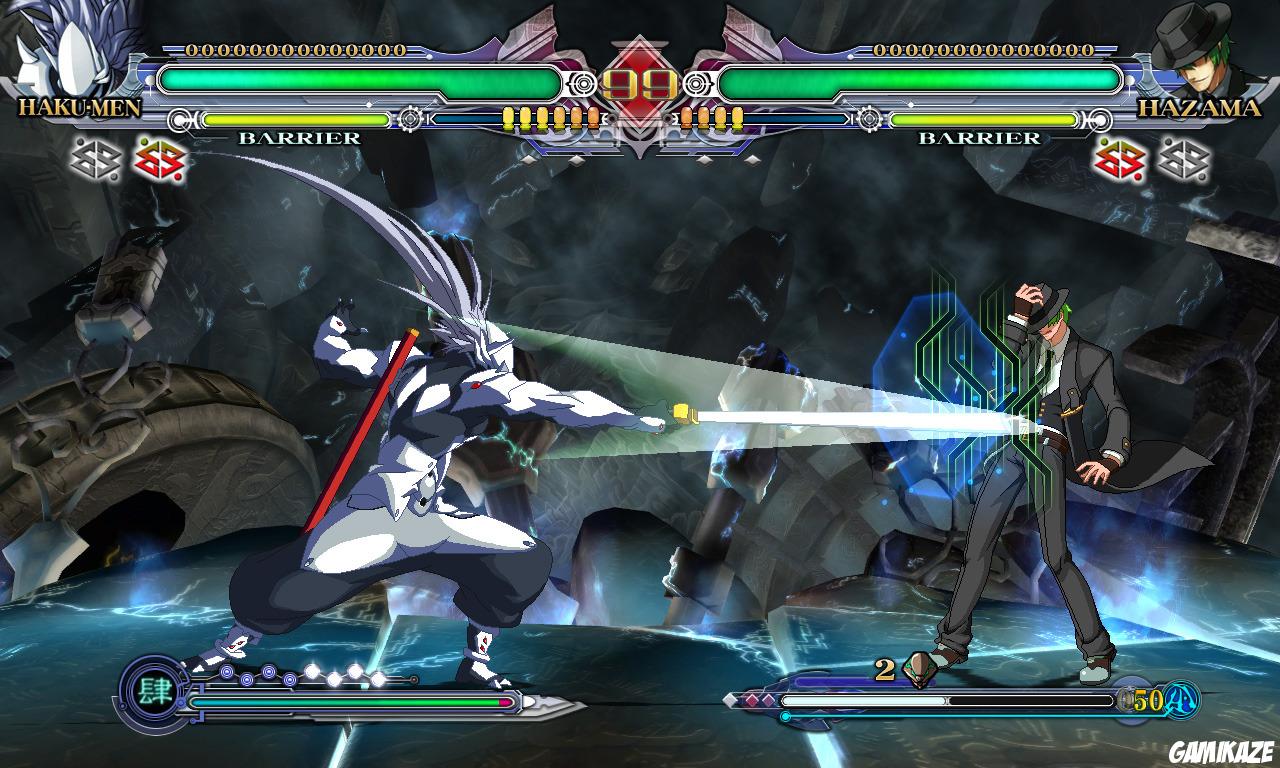Click the Ouroboros stock icon above Hazama's gauge

[918, 668]
